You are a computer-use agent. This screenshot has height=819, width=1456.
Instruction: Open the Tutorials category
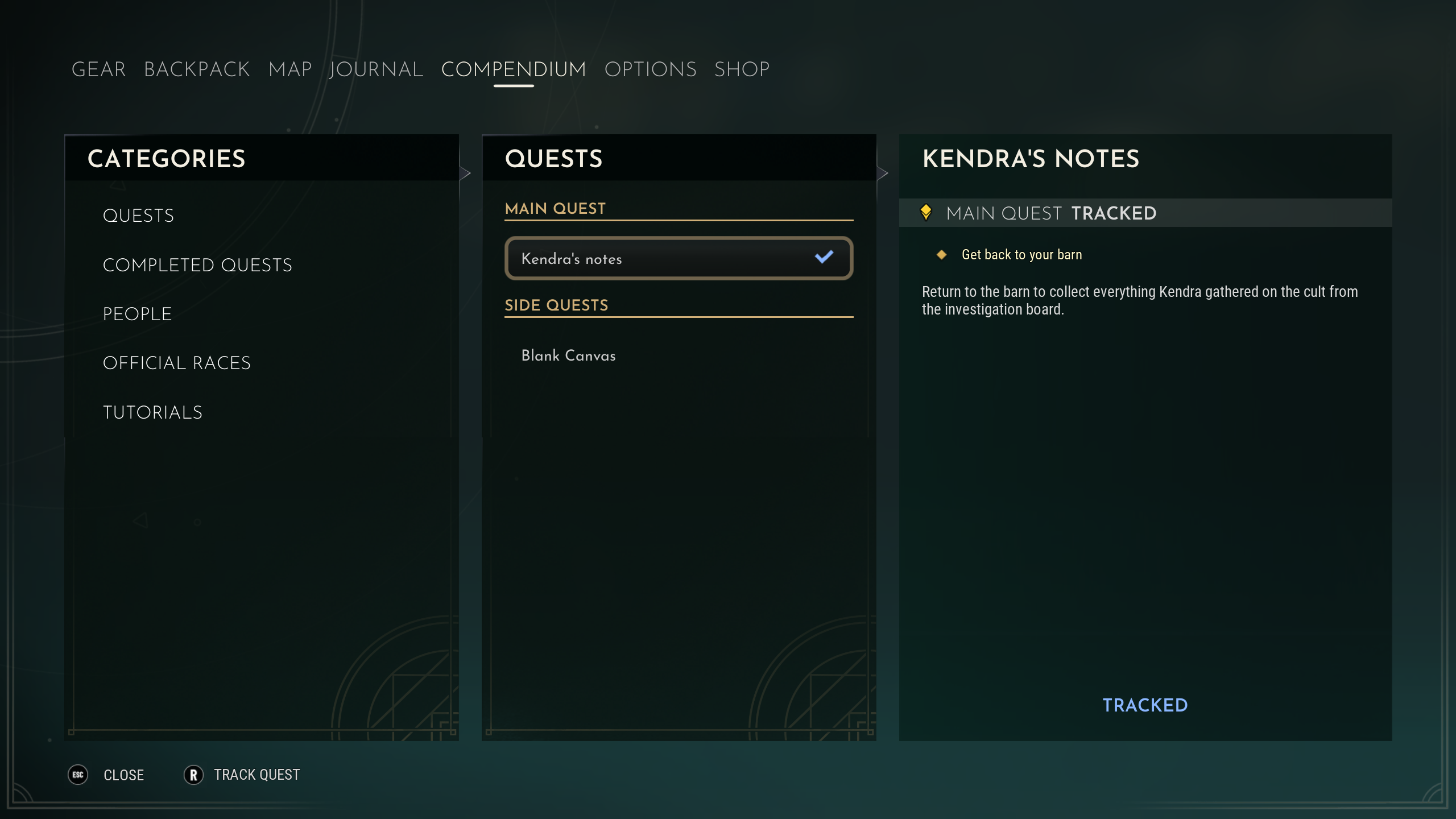point(152,412)
